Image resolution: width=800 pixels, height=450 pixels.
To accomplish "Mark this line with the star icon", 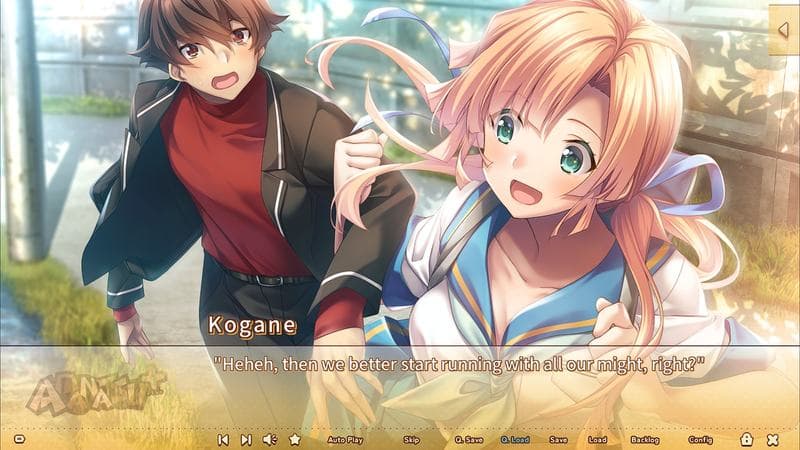I will [294, 439].
